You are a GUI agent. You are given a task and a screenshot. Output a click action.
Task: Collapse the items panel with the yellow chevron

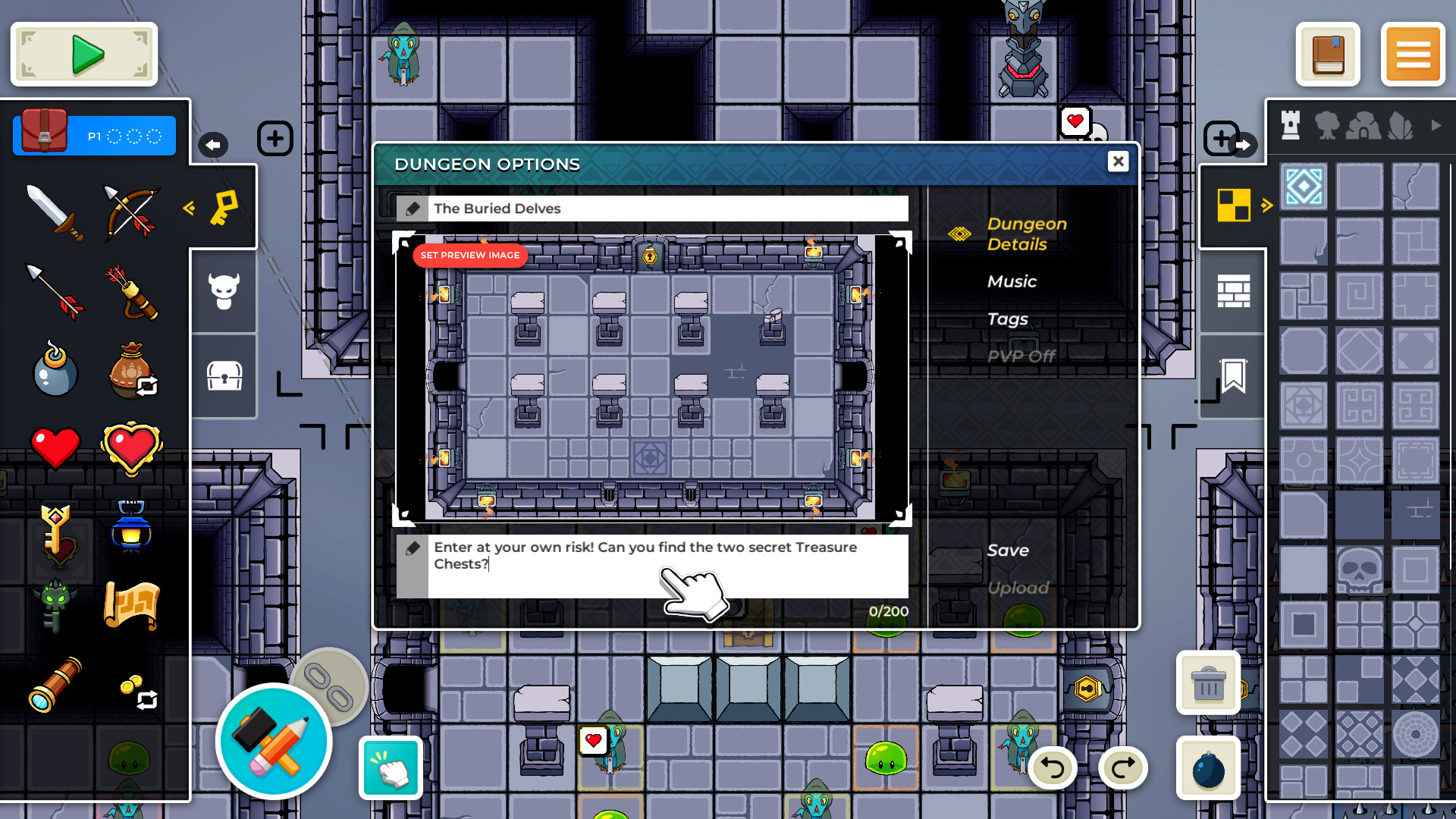click(189, 209)
